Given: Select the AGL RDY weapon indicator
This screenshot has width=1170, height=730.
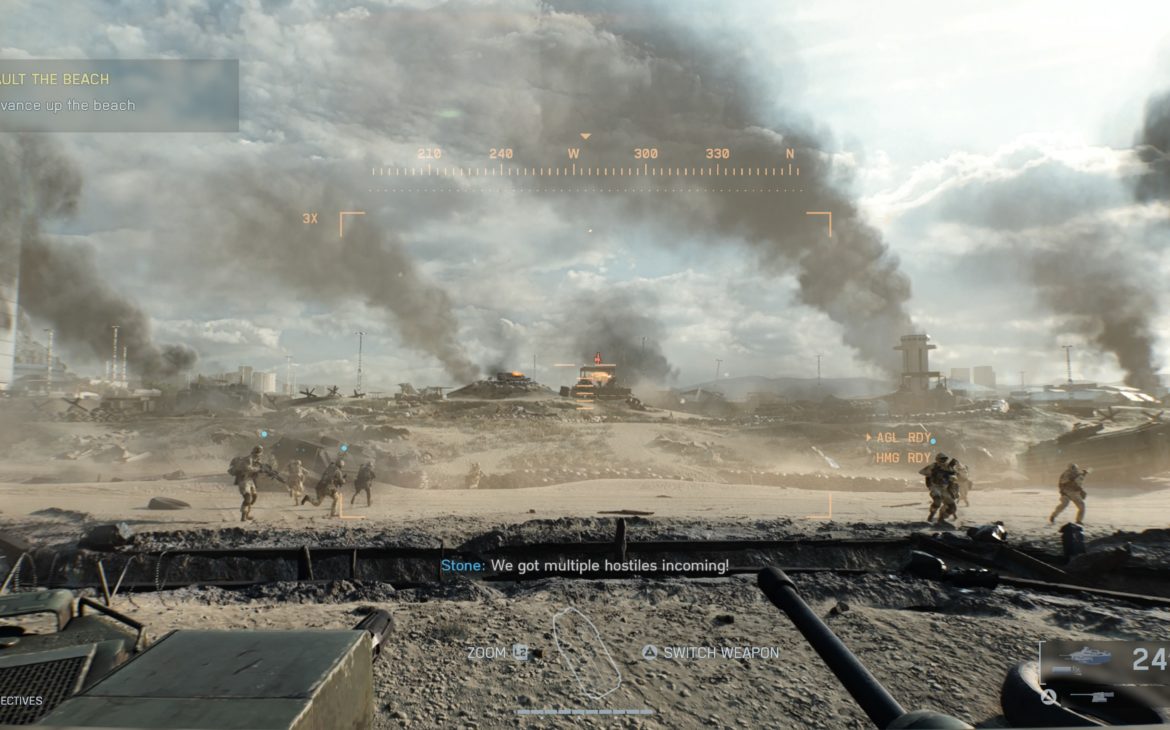Looking at the screenshot, I should 902,438.
